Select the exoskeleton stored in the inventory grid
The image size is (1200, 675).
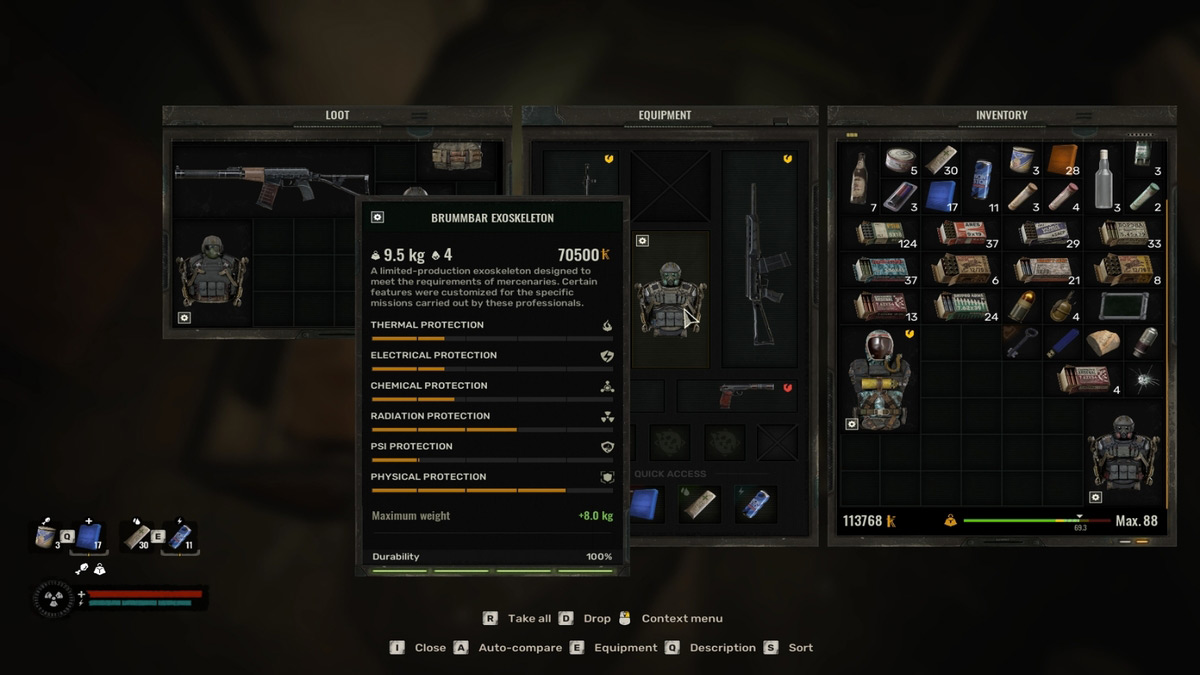coord(1124,455)
